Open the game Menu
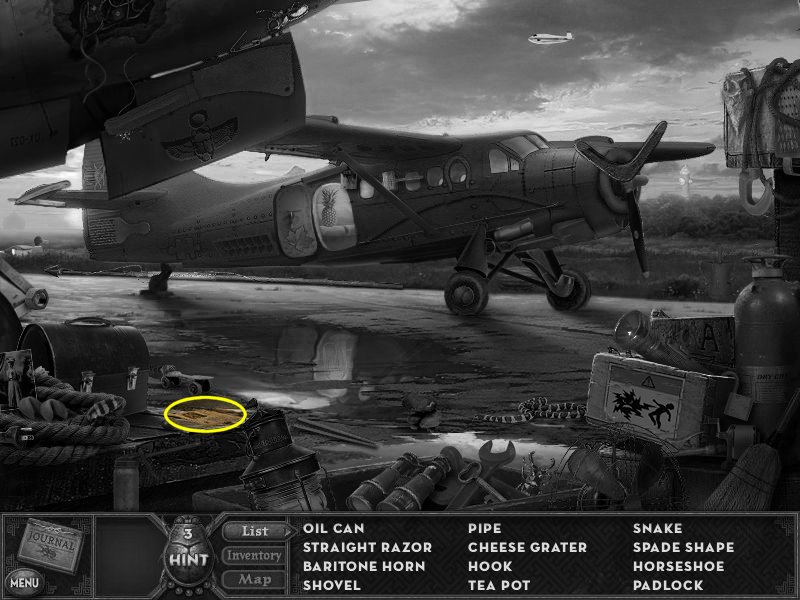800x600 pixels. (24, 580)
